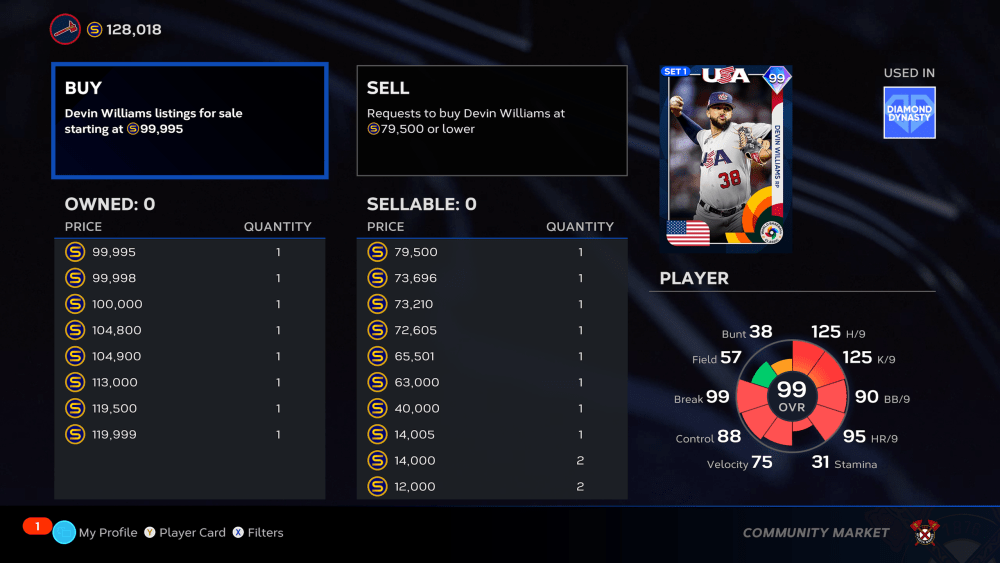The image size is (1000, 563).
Task: Select the 100,000 stubs listing row
Action: [x=190, y=304]
